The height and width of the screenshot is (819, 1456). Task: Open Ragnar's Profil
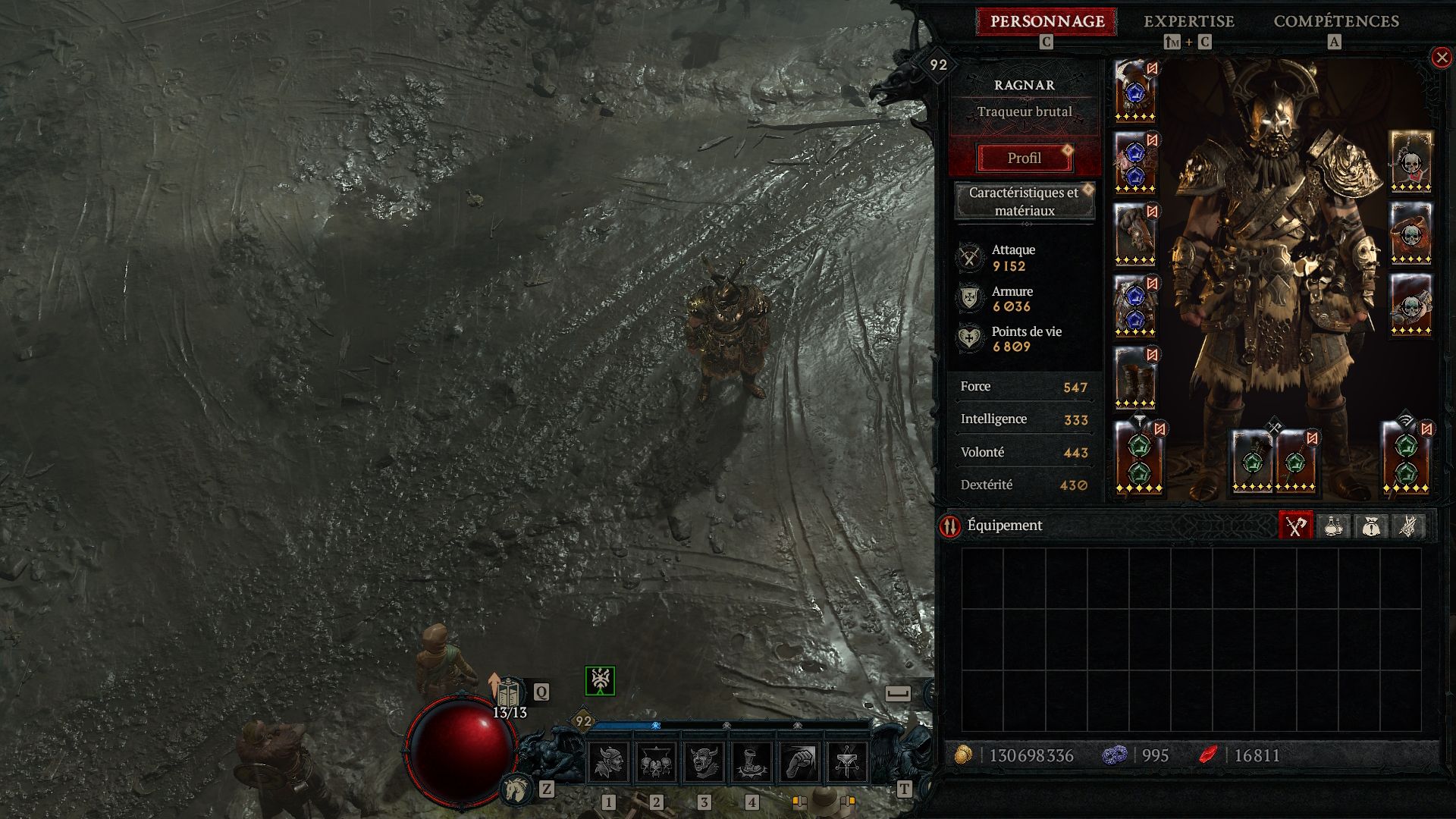pyautogui.click(x=1024, y=158)
